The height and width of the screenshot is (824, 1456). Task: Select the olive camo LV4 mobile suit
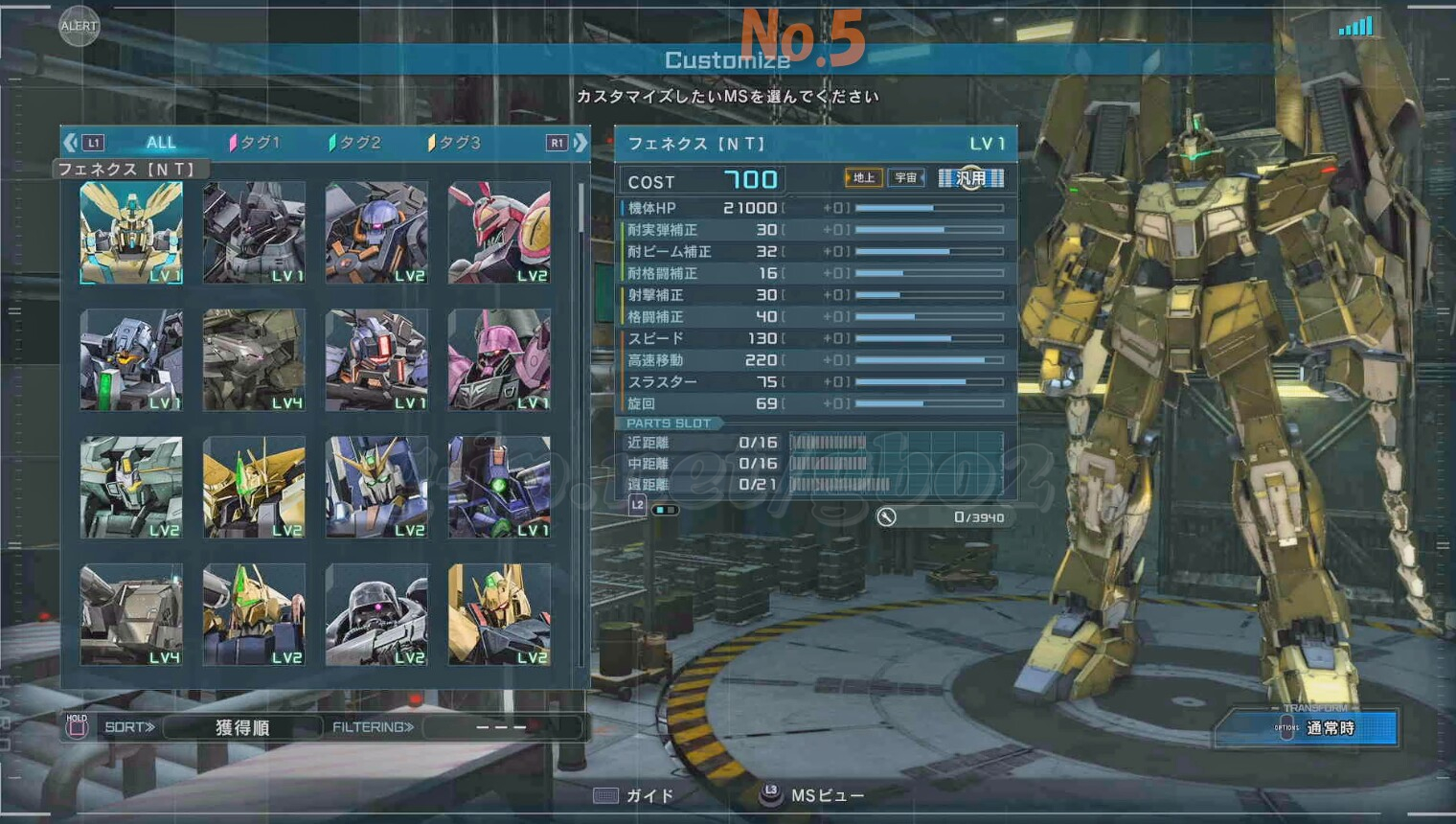254,360
